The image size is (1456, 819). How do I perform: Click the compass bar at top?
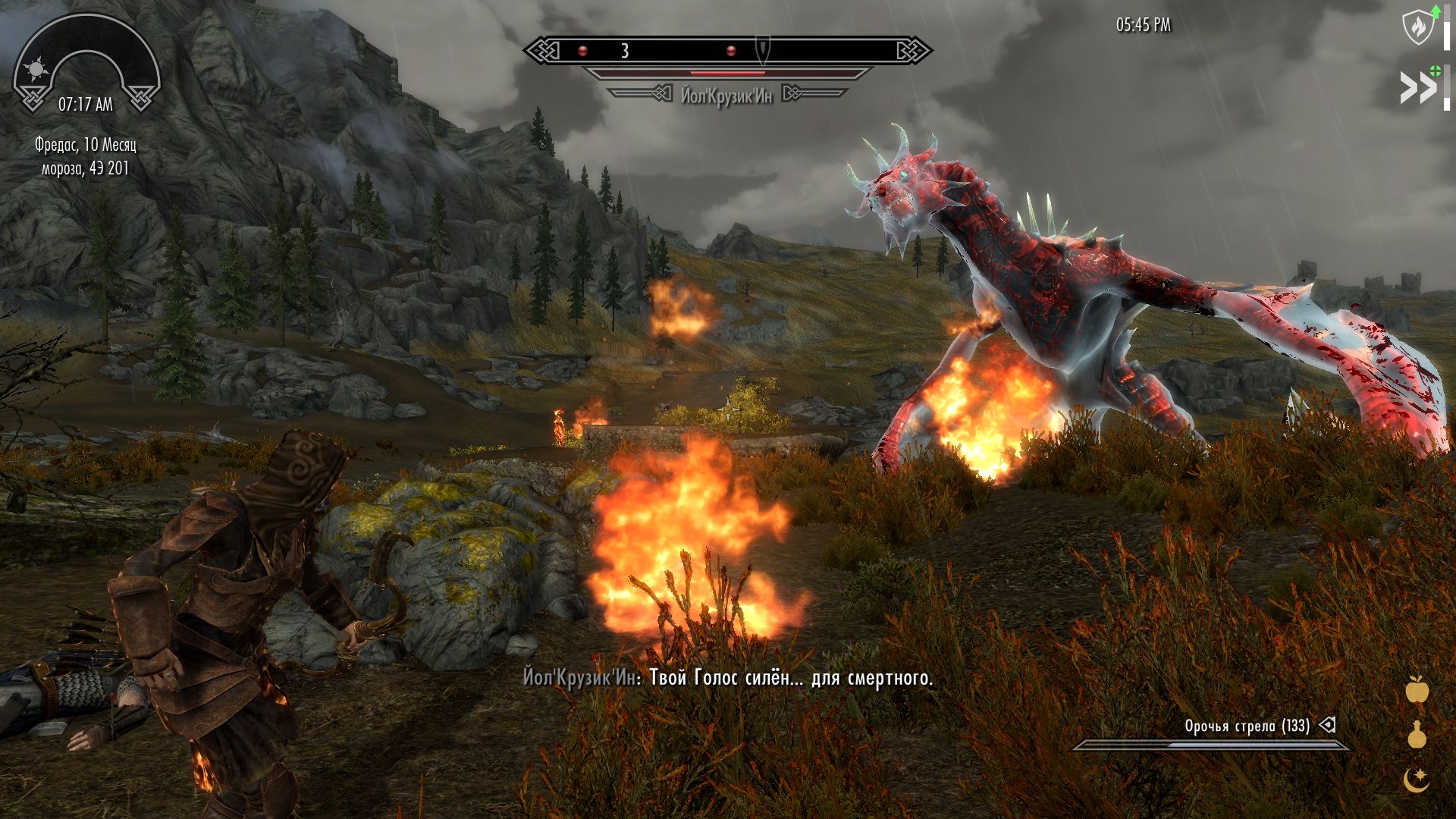click(x=727, y=51)
